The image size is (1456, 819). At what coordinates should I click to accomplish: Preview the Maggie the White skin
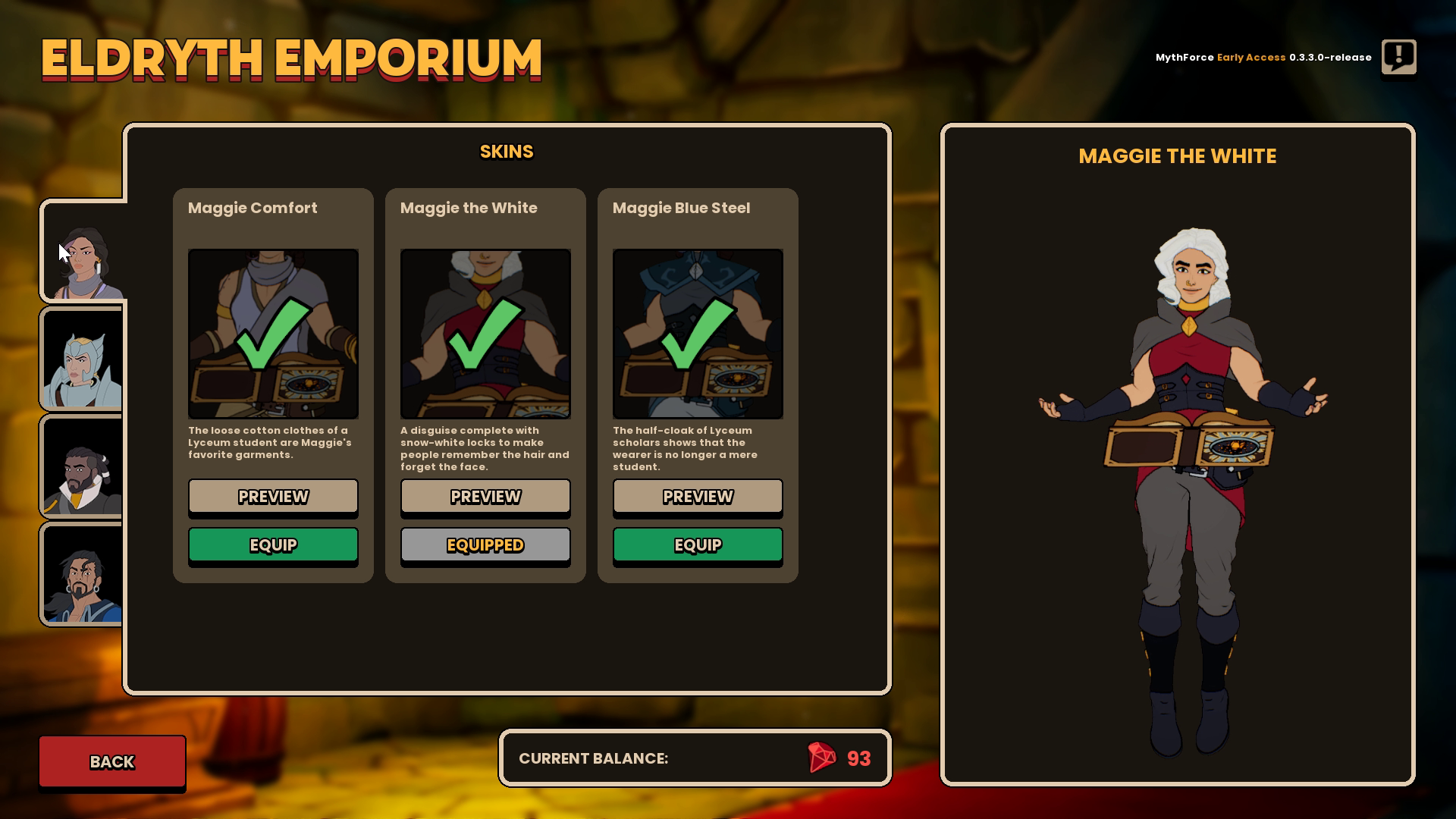coord(485,497)
